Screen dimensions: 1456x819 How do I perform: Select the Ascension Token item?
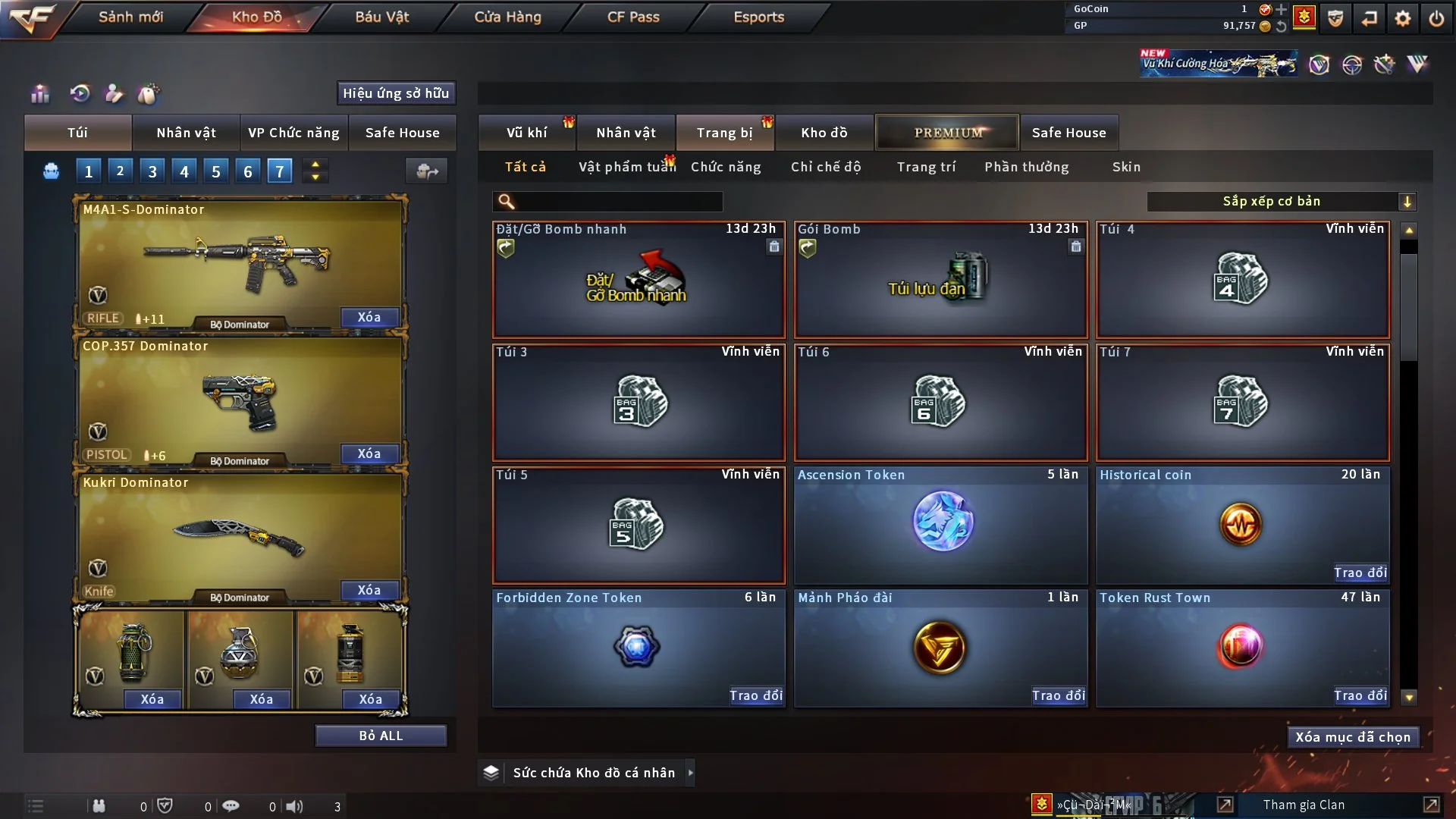pos(940,525)
